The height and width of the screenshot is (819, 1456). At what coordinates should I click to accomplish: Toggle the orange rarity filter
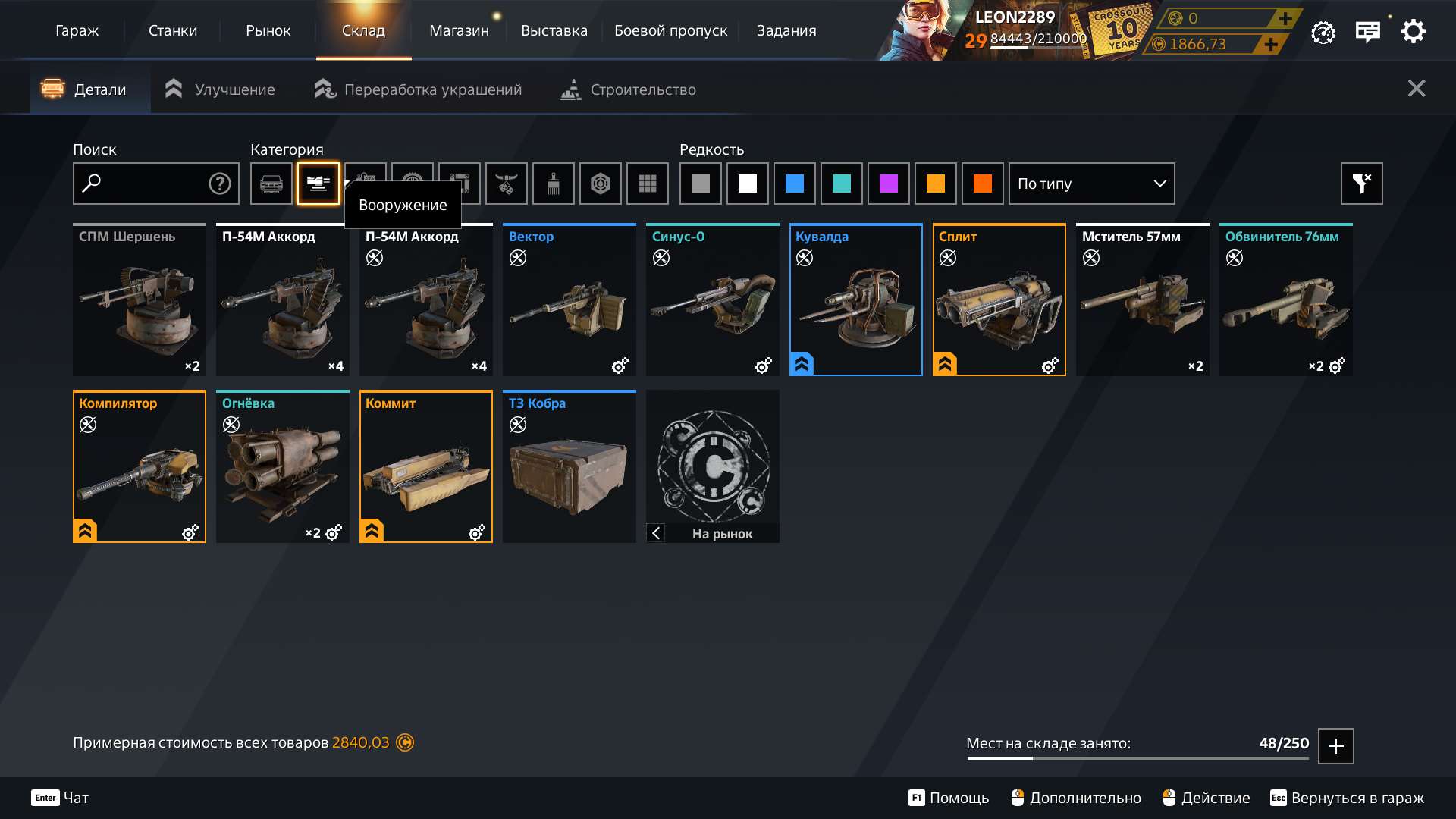936,184
